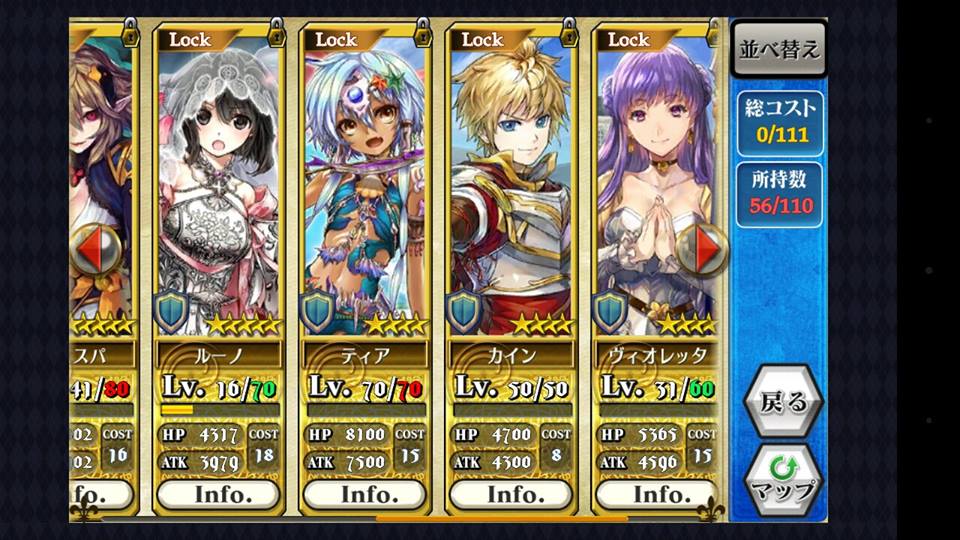Open Info. for ヴィオレッタ
The height and width of the screenshot is (540, 960).
(x=657, y=494)
